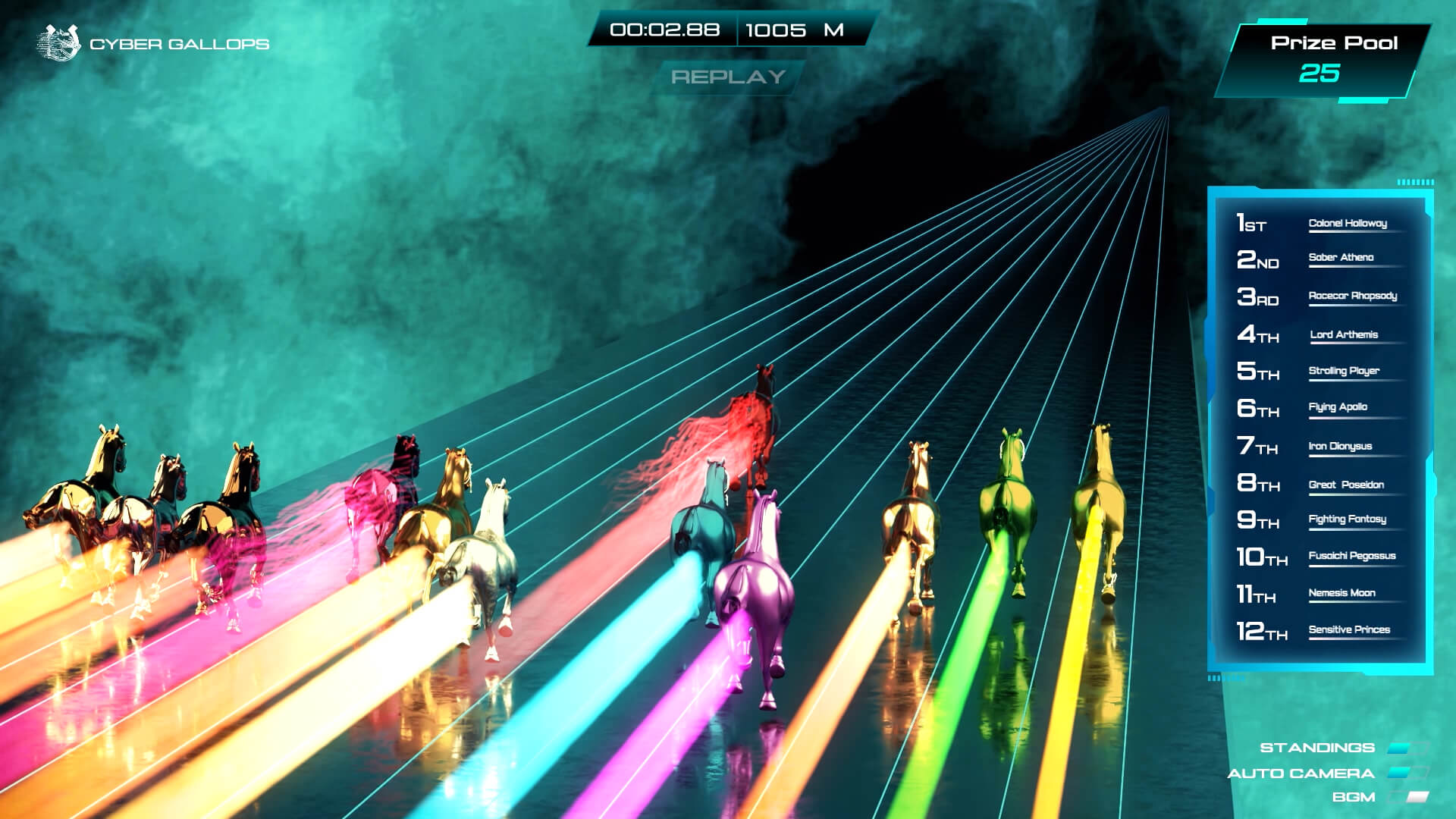The image size is (1456, 819).
Task: Select the Strolling Player standings row
Action: click(1344, 371)
